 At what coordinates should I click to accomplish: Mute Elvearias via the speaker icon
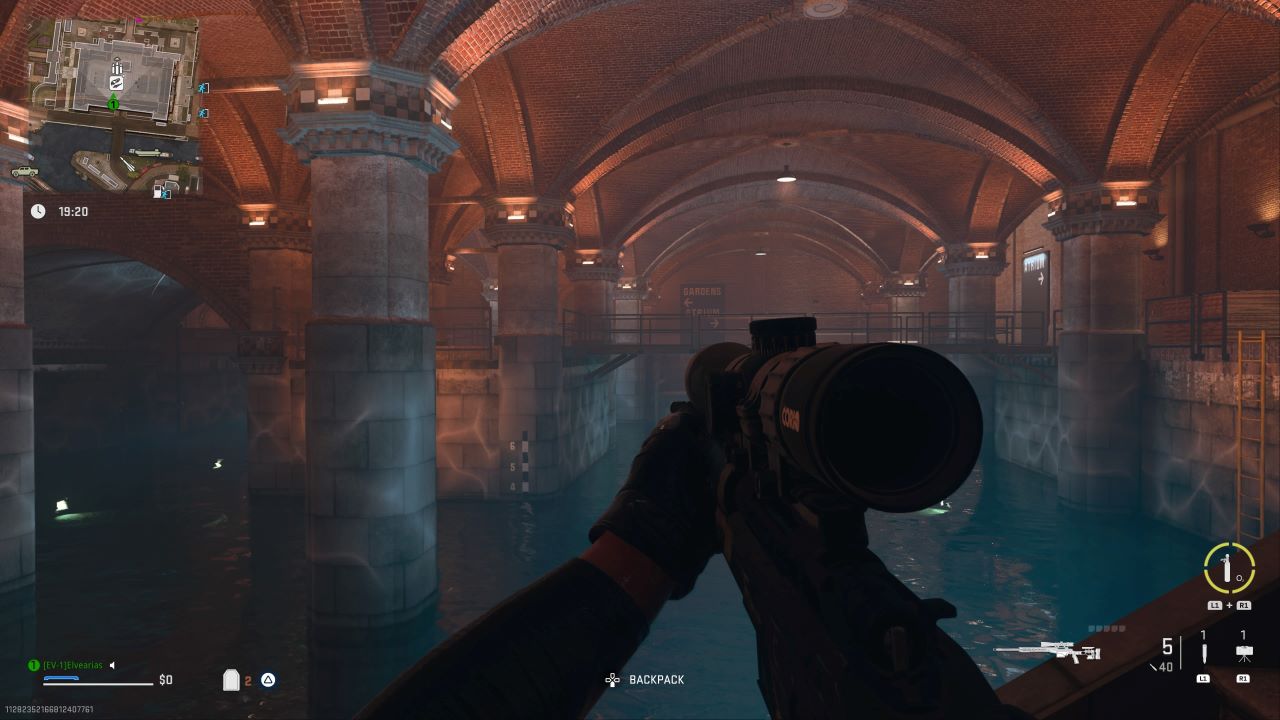pyautogui.click(x=112, y=665)
